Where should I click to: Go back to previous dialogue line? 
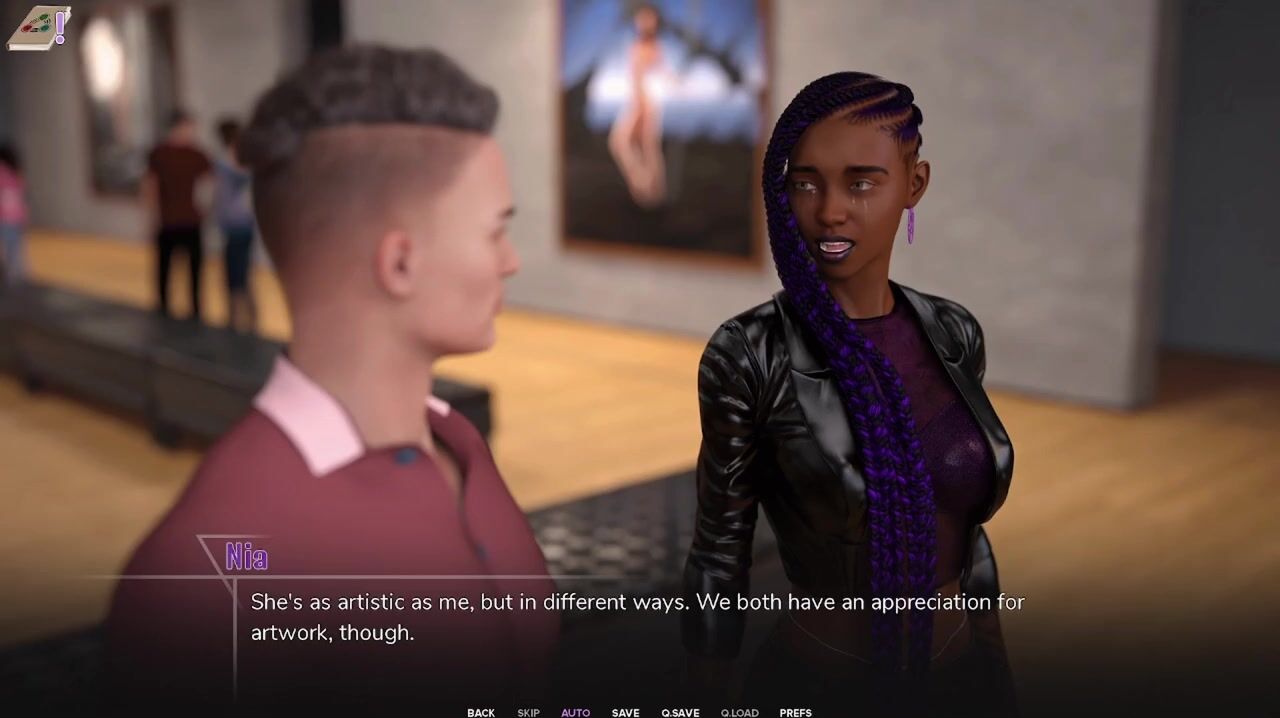(480, 712)
